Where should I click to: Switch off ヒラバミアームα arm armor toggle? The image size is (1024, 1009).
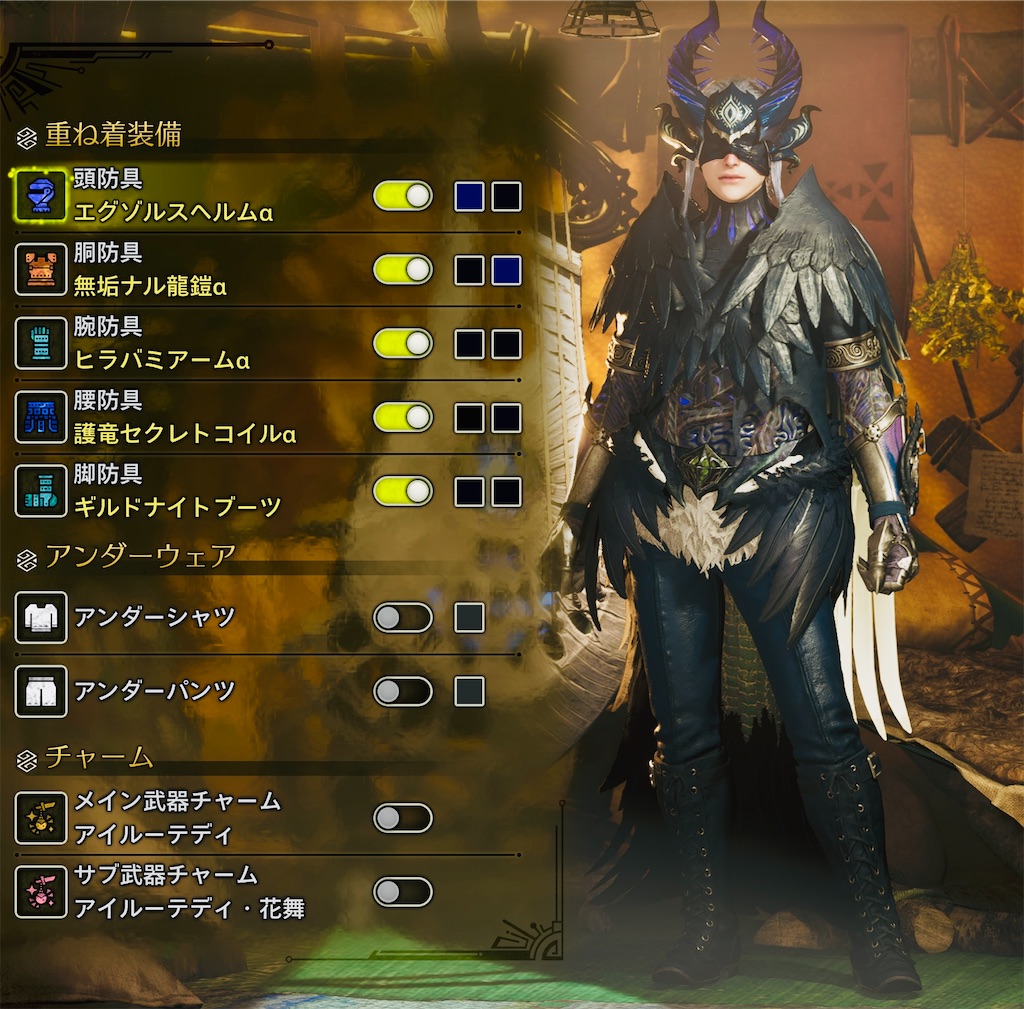point(402,344)
